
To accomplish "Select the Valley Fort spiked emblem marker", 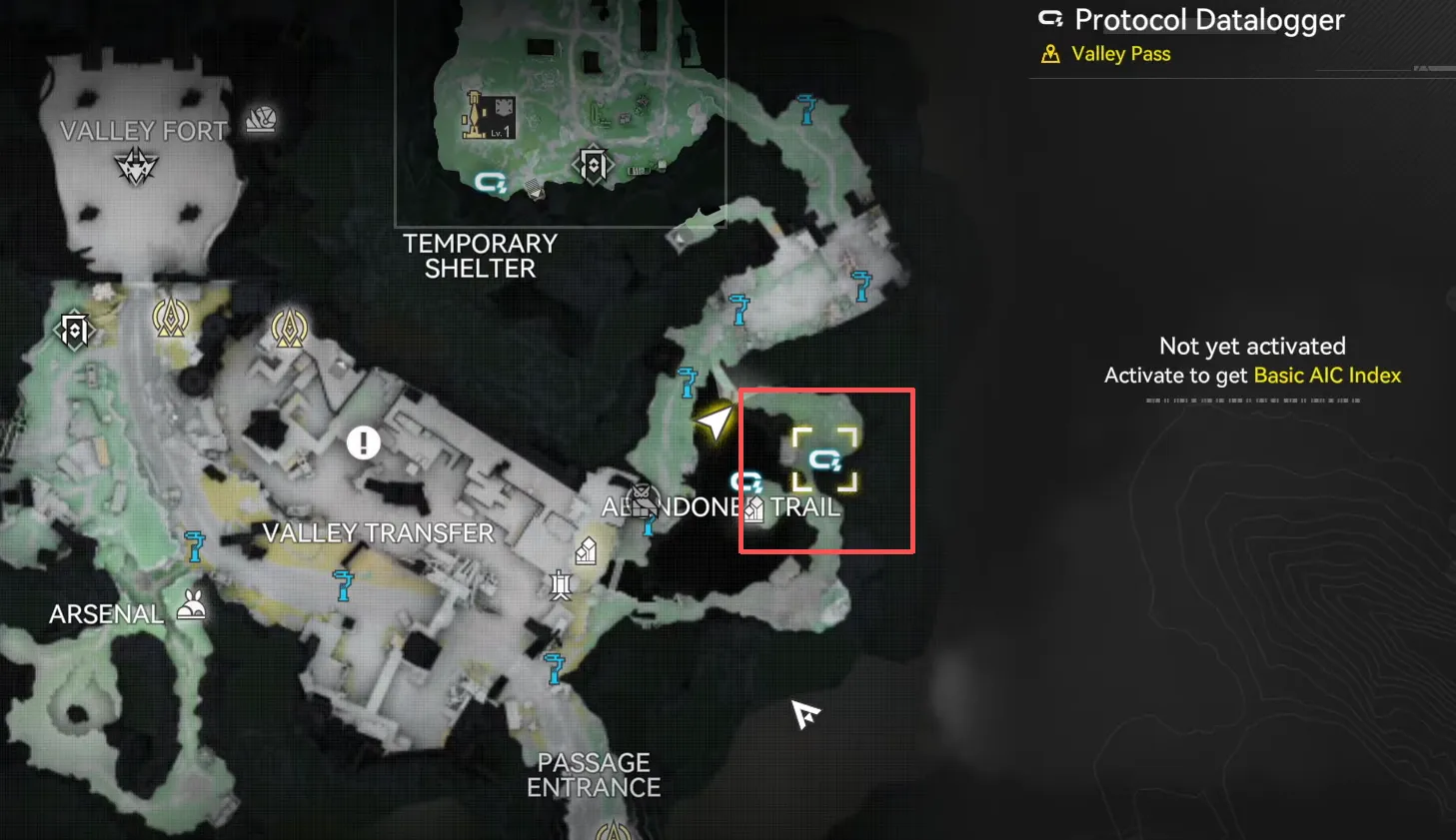I will 136,166.
